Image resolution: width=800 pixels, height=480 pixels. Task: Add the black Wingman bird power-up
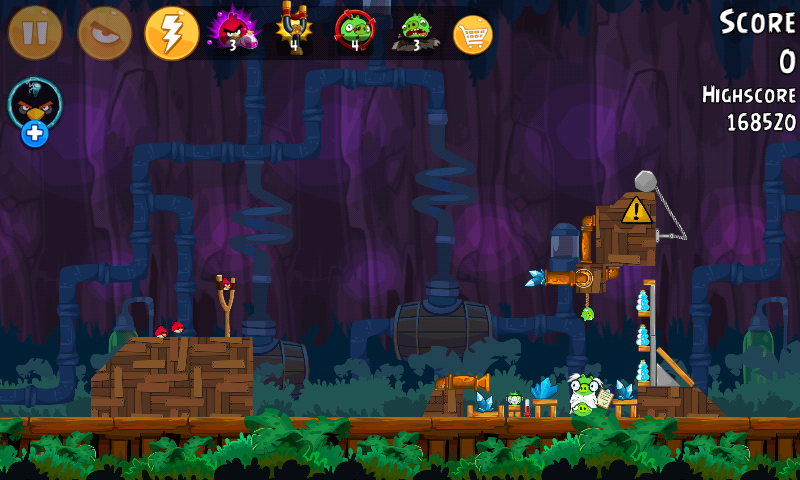(35, 110)
